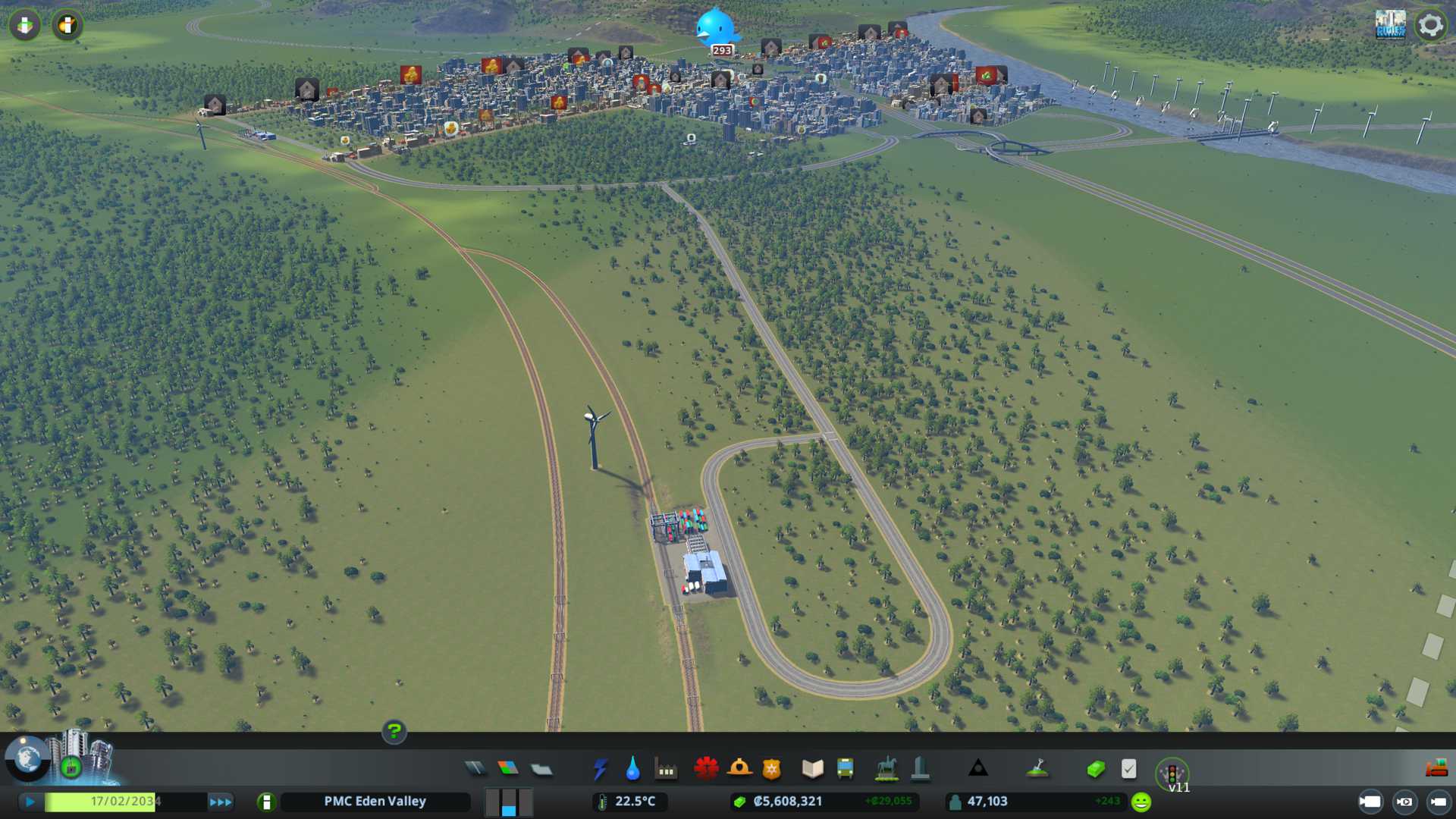Open the Zoning tool
This screenshot has width=1456, height=819.
pyautogui.click(x=508, y=769)
